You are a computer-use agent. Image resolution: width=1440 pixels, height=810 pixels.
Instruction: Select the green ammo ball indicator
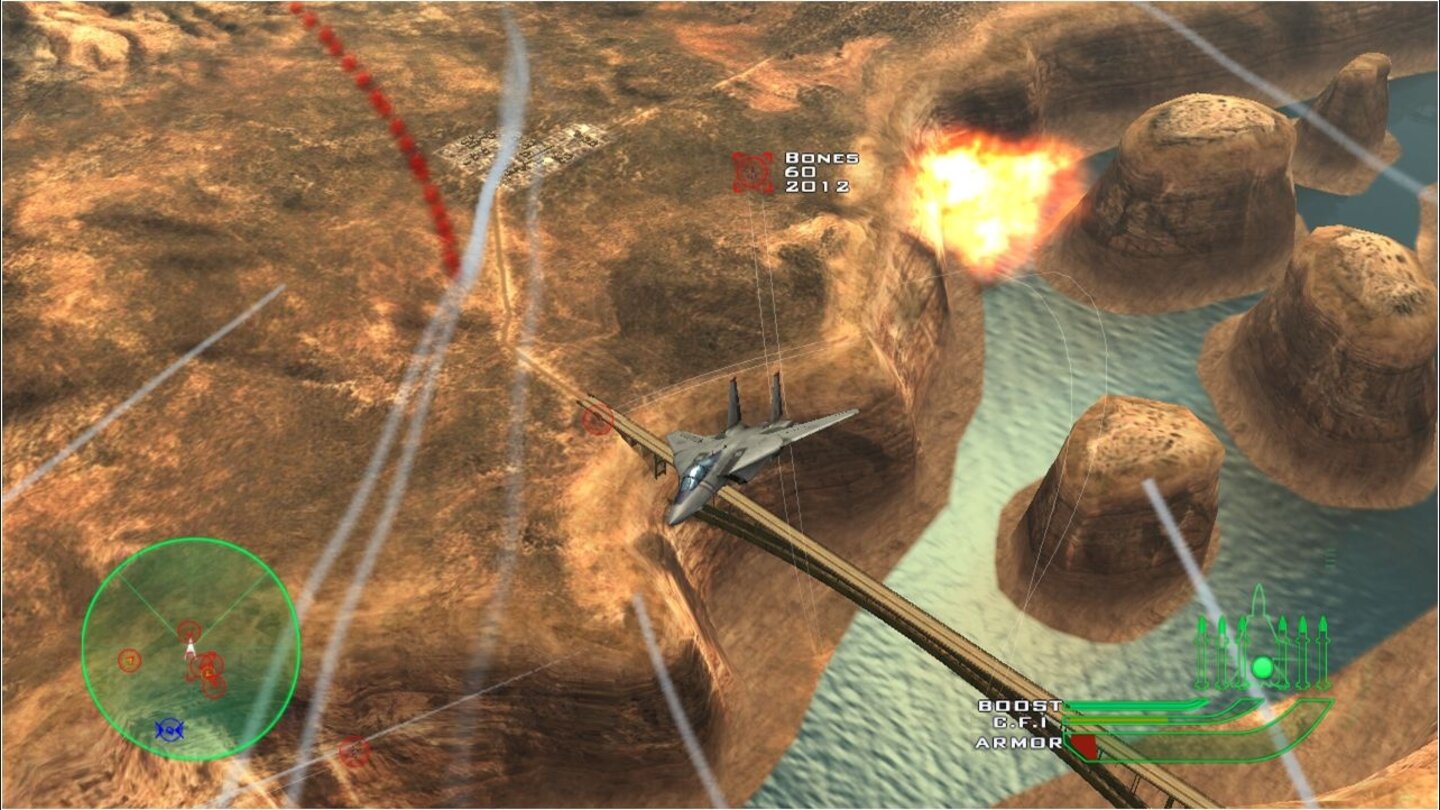tap(1263, 668)
